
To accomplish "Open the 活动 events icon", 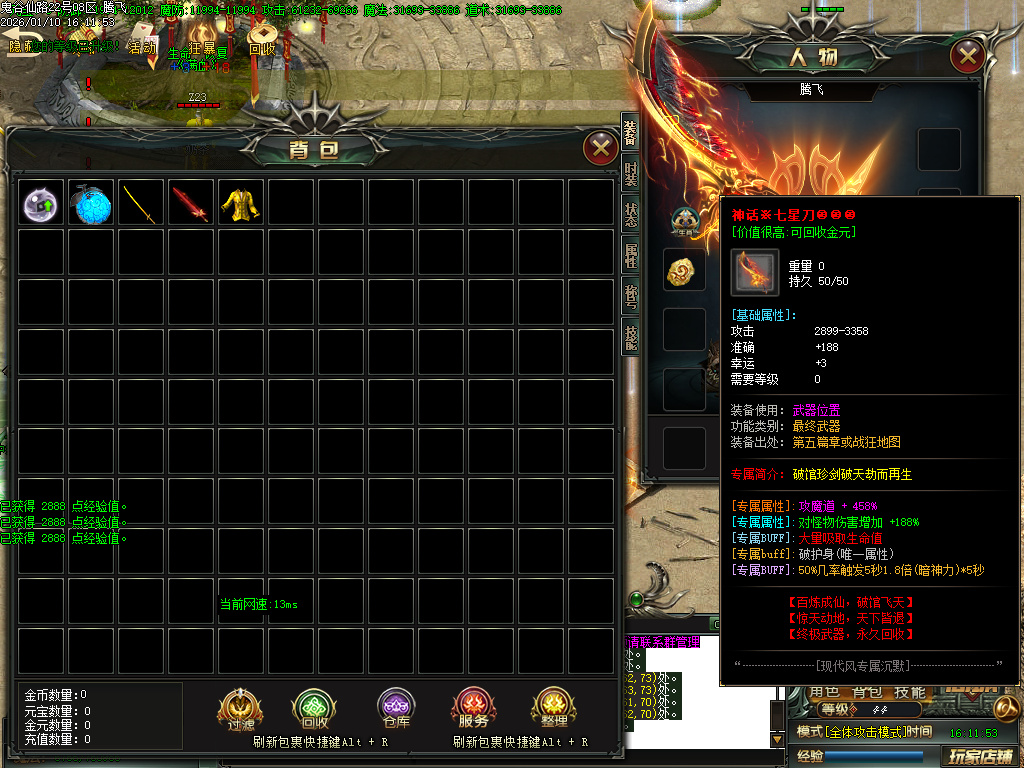I will pos(142,48).
